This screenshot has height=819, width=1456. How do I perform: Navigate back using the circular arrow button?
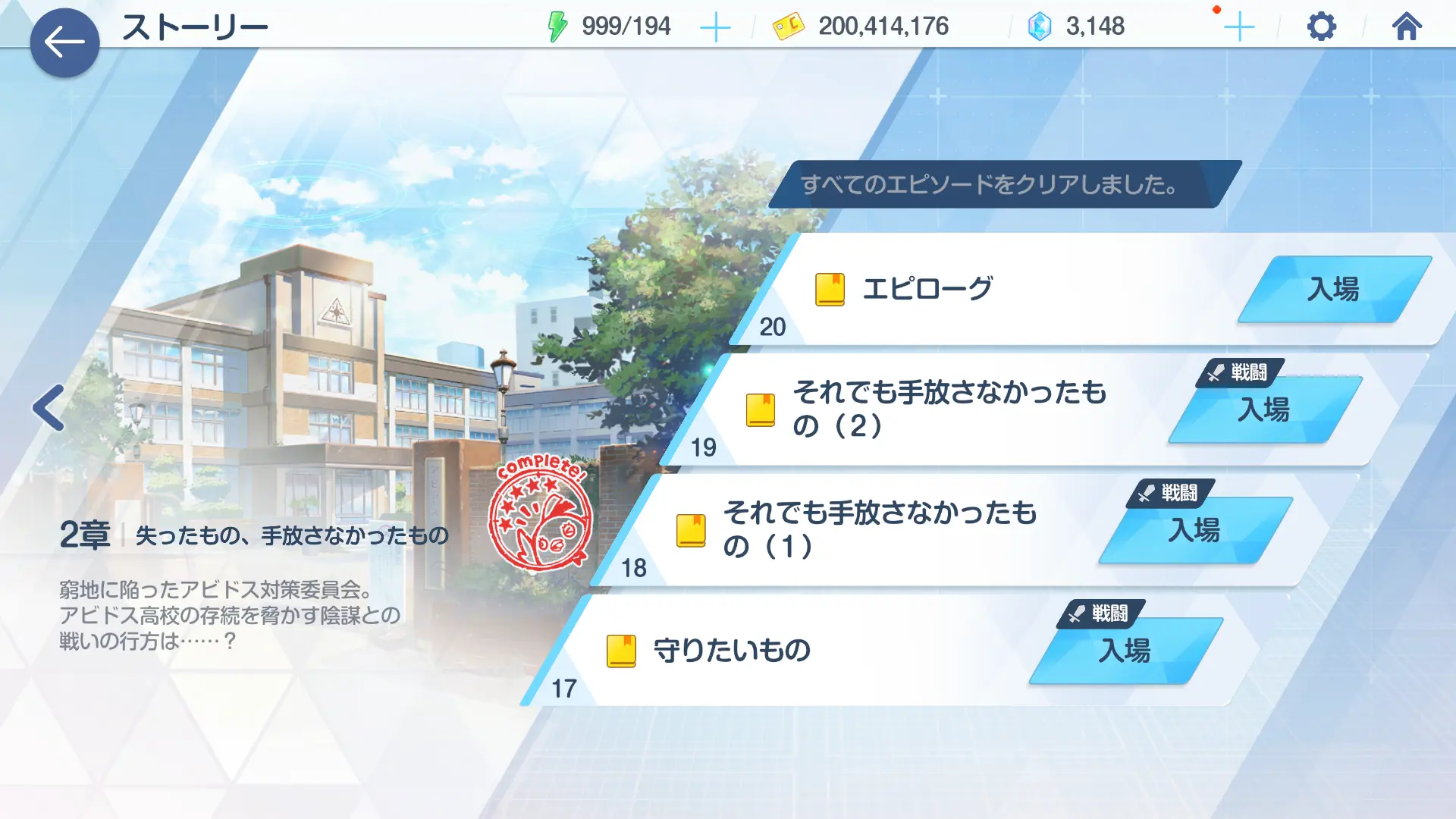coord(65,42)
